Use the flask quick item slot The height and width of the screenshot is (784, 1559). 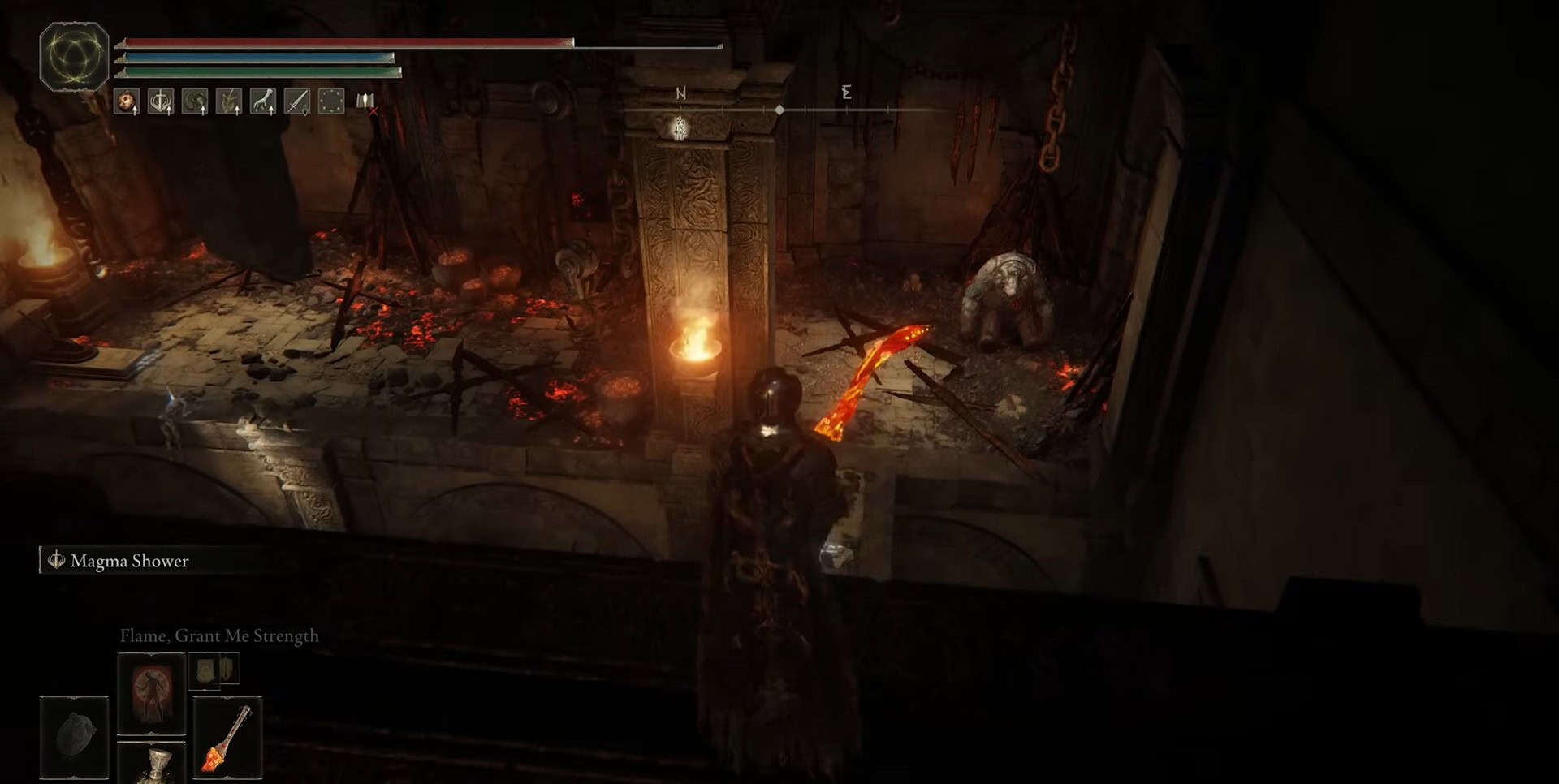click(152, 765)
